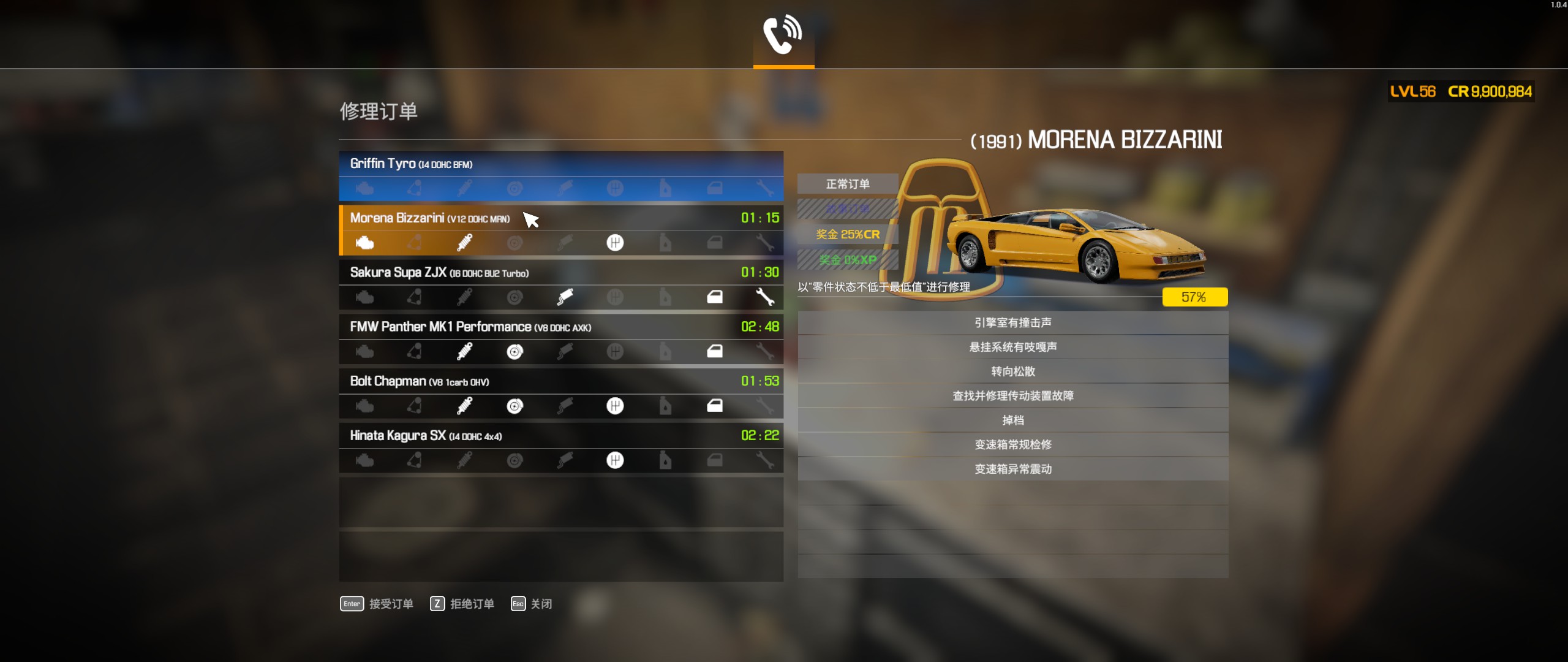The width and height of the screenshot is (1568, 662).
Task: Close the repair orders menu (关闭)
Action: tap(532, 604)
